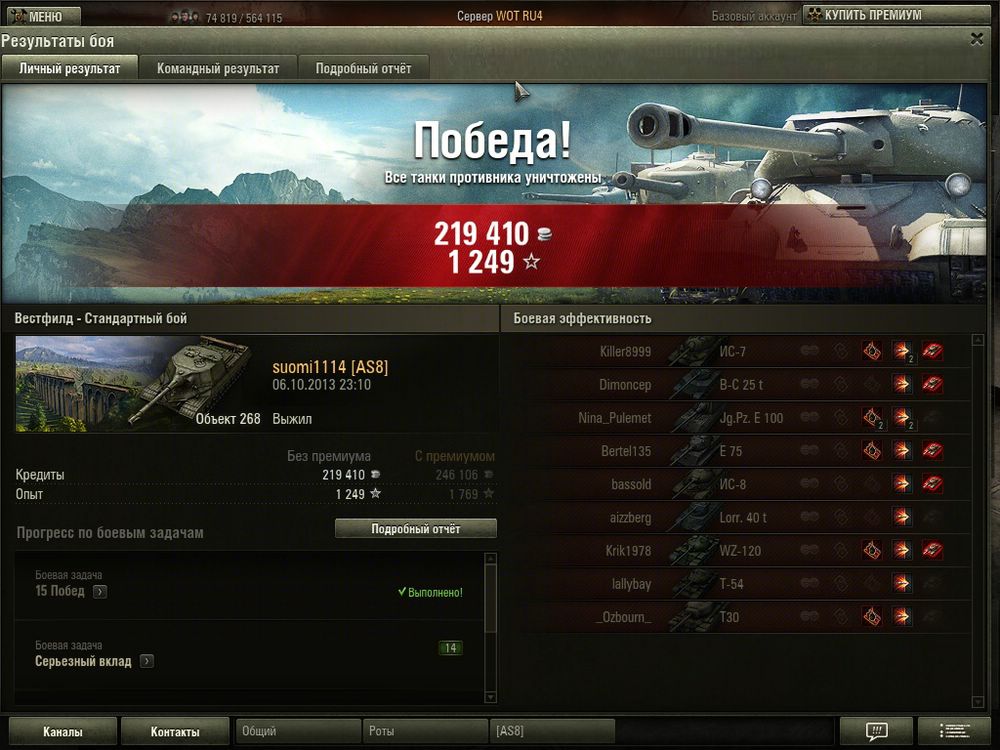Click the Подробный отчёт button near battle tasks
The width and height of the screenshot is (1000, 750).
pos(415,529)
